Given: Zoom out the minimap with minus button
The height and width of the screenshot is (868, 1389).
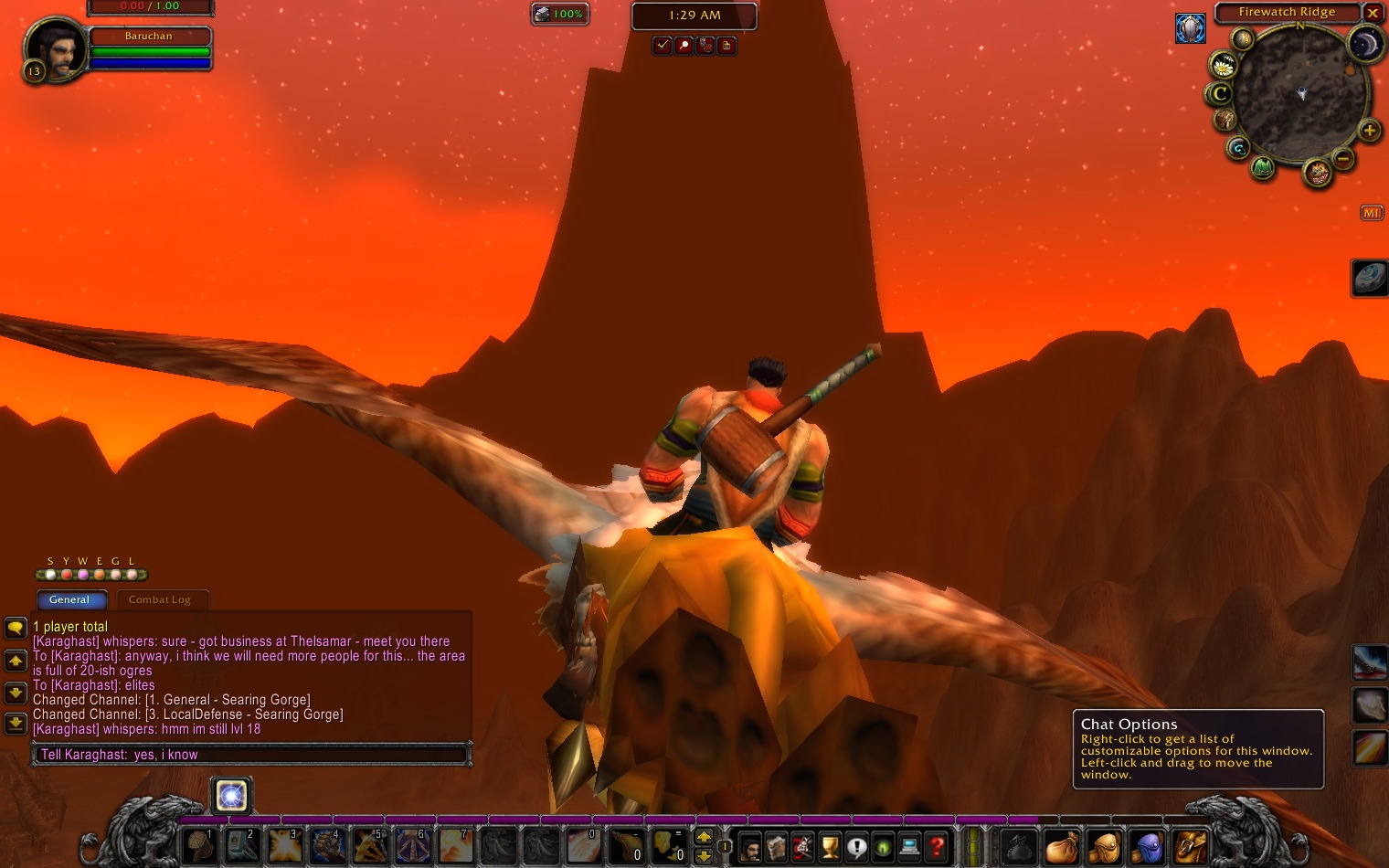Looking at the screenshot, I should pyautogui.click(x=1343, y=158).
